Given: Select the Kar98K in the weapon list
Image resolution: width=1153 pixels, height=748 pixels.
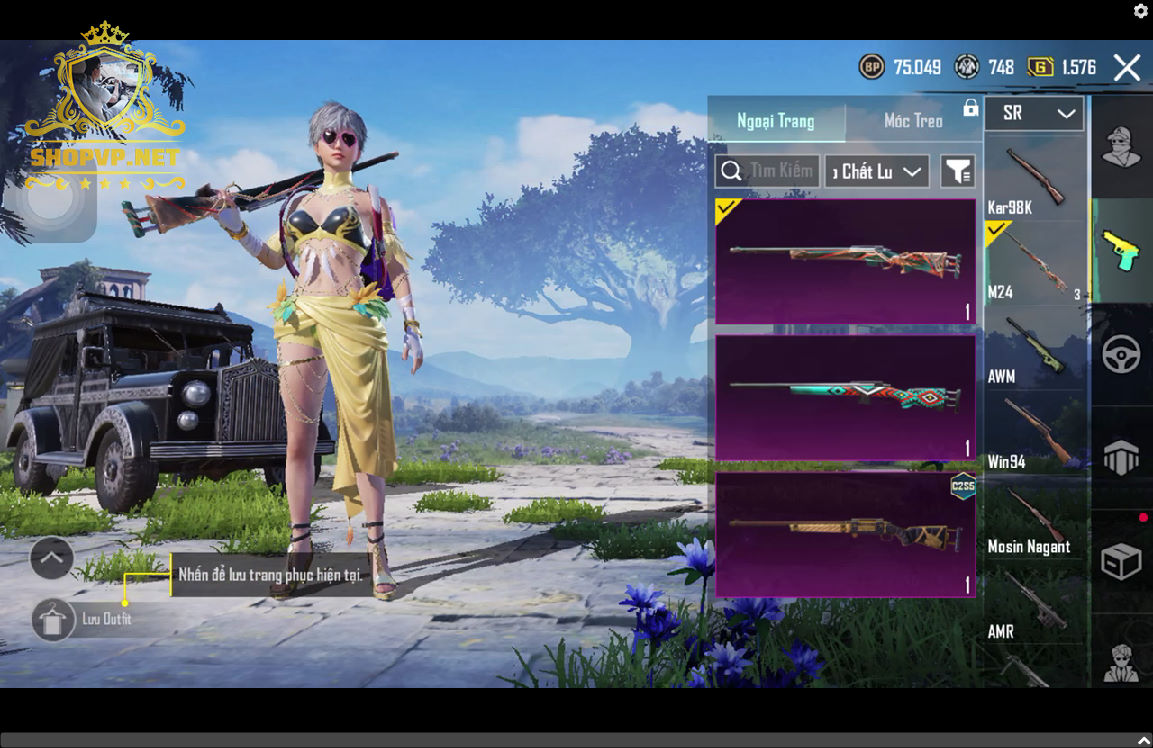Looking at the screenshot, I should click(1034, 178).
